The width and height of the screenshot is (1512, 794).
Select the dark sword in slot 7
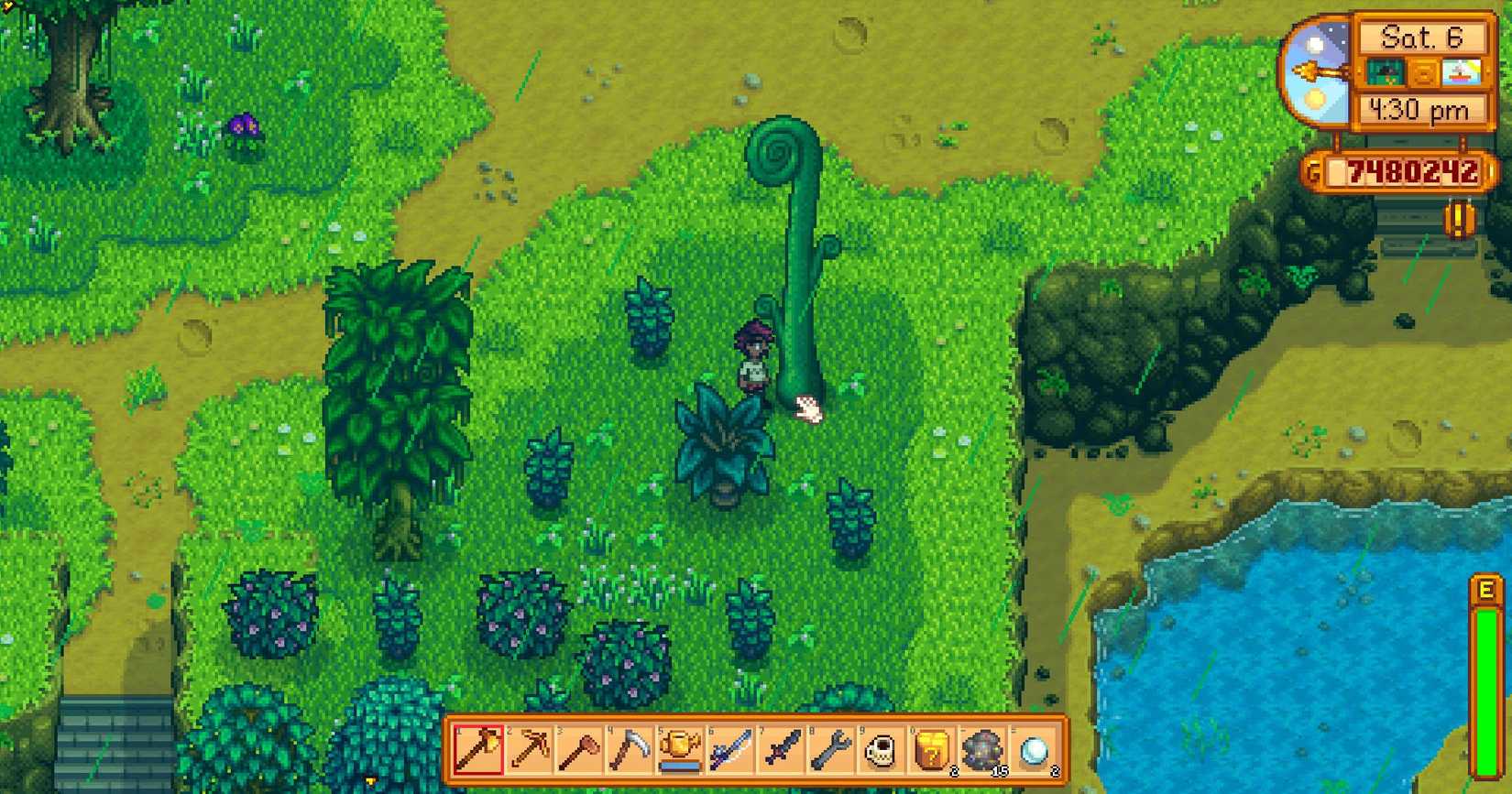click(x=782, y=753)
